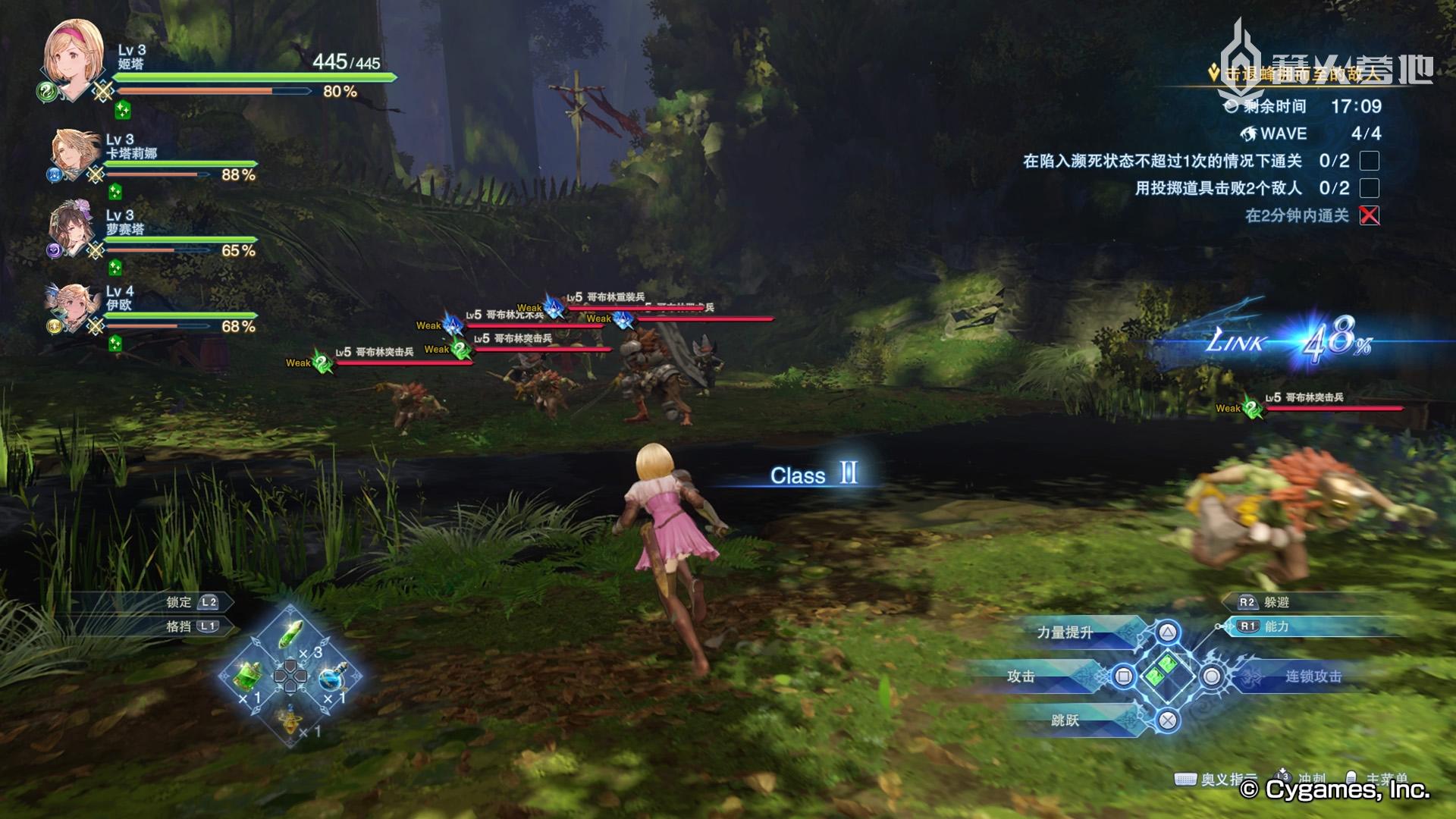
Task: Select Gita's party portrait
Action: (x=74, y=59)
